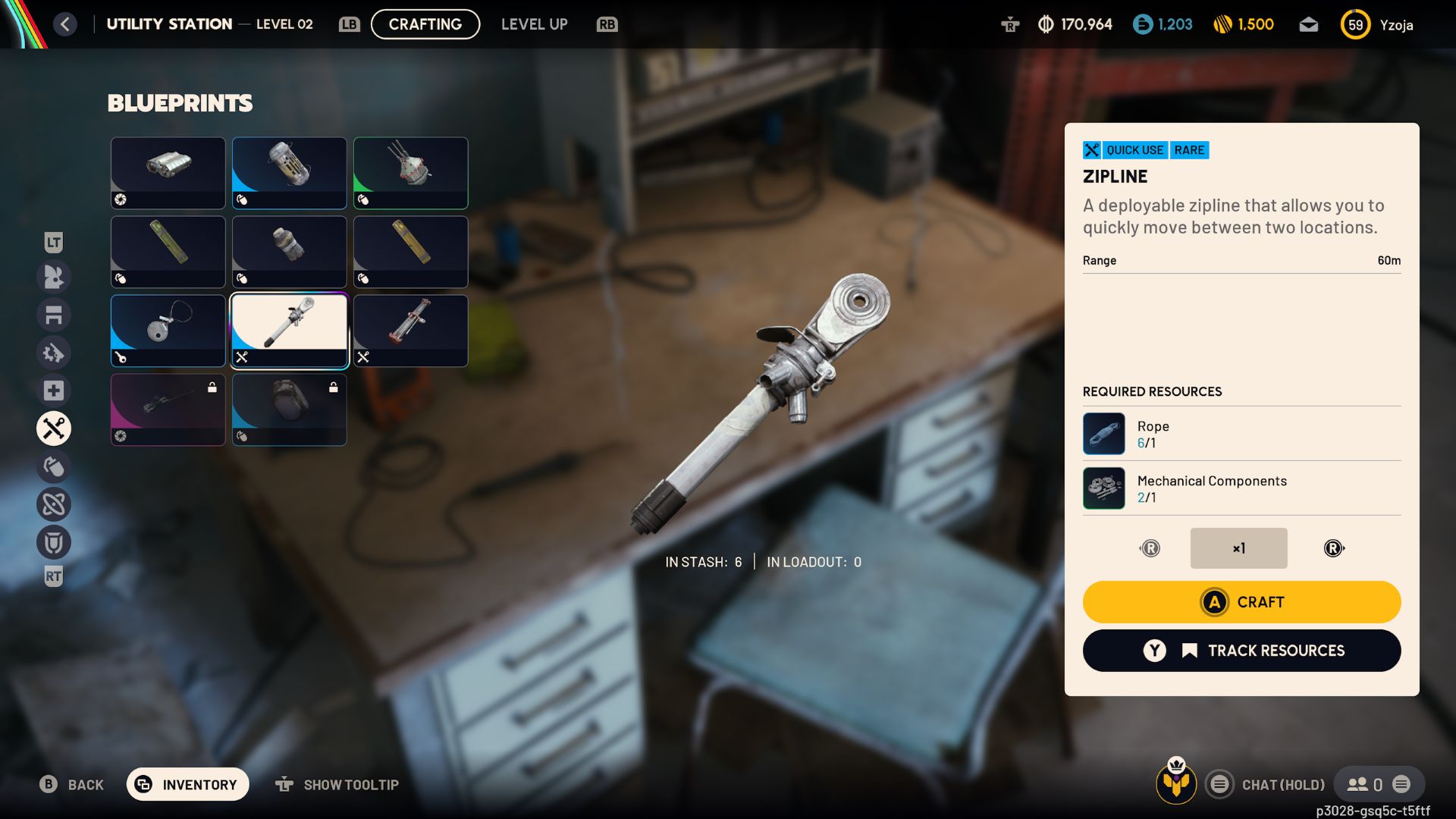Switch to the Level Up tab

534,24
